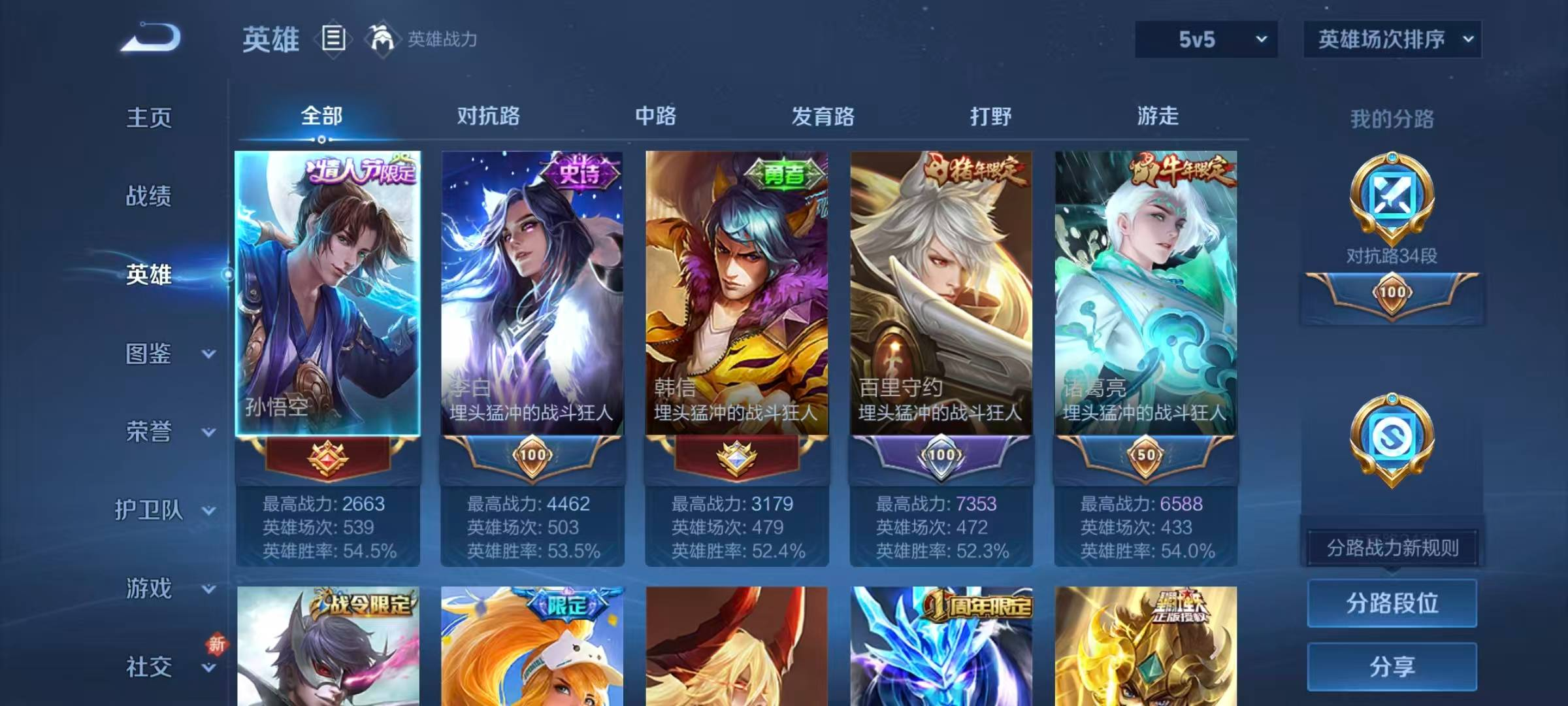This screenshot has width=1568, height=706.
Task: Click the 分享 button
Action: pos(1392,667)
